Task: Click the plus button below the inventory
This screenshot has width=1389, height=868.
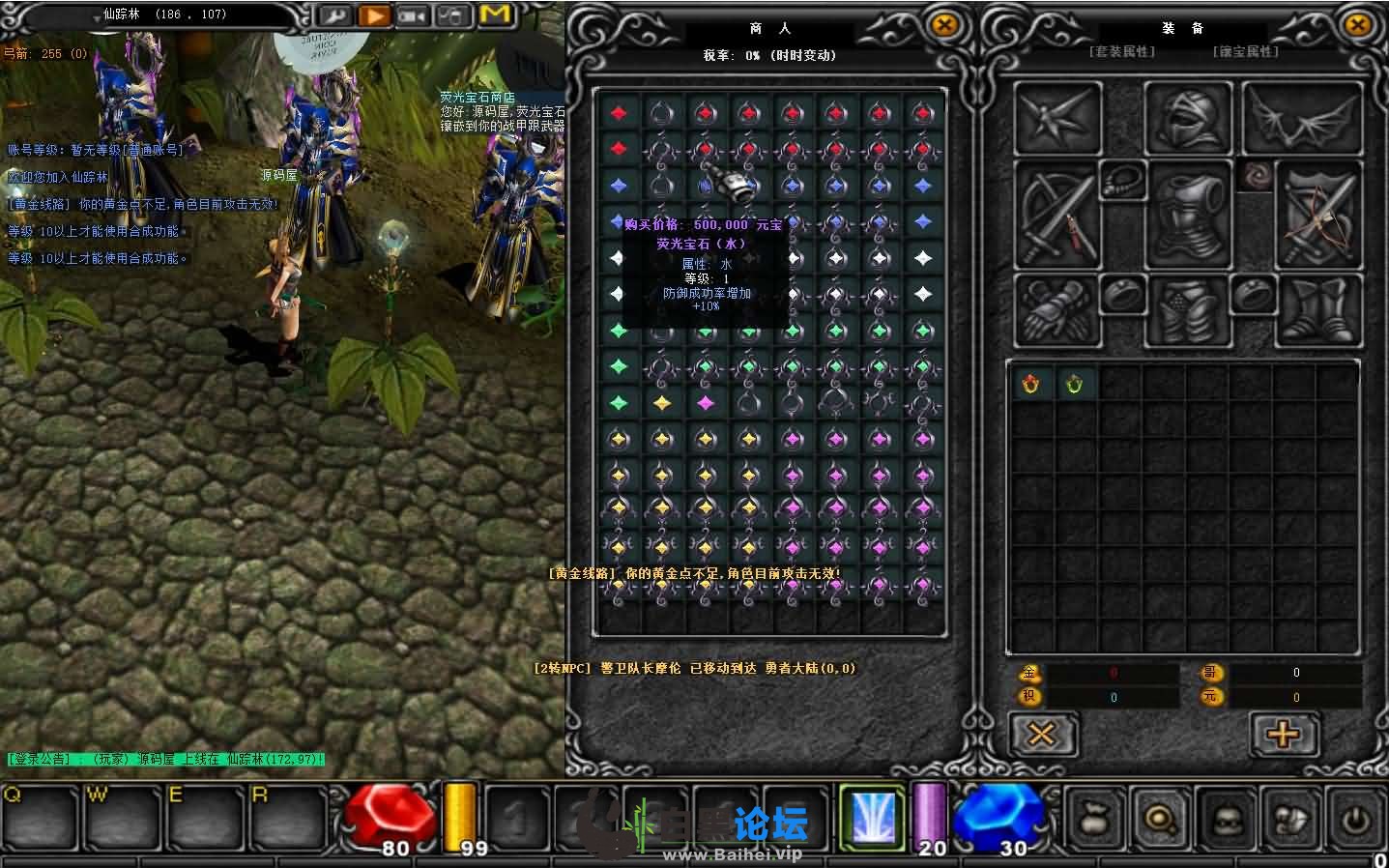Action: point(1283,735)
